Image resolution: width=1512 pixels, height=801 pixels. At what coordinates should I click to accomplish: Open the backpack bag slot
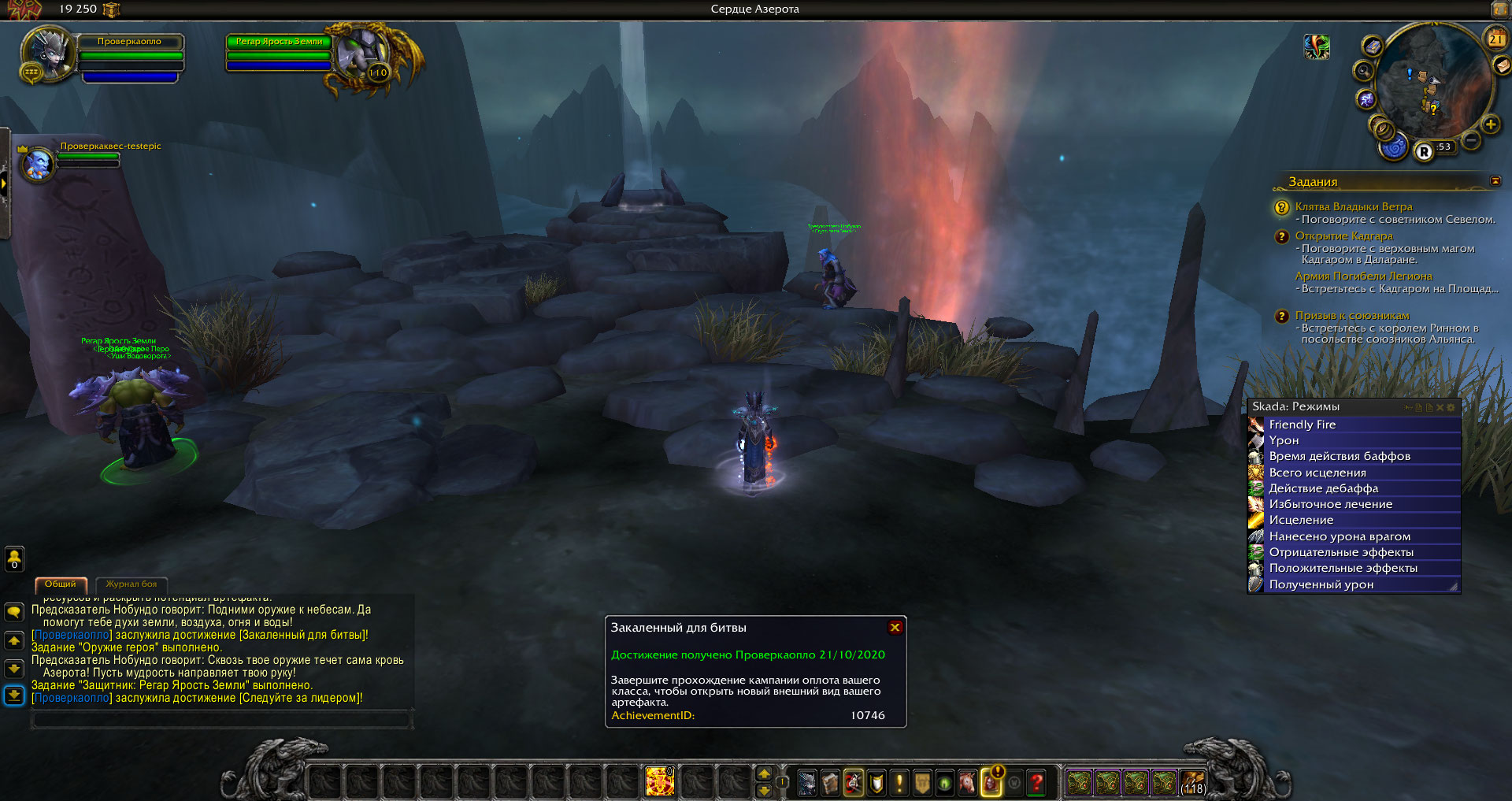click(x=1191, y=782)
